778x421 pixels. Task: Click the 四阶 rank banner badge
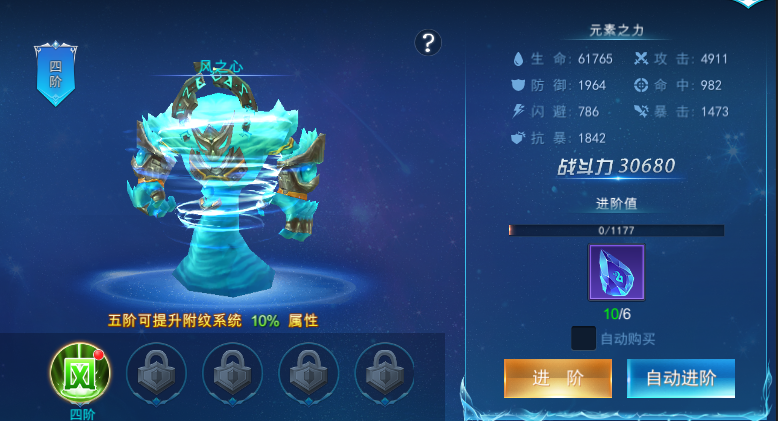pyautogui.click(x=55, y=74)
